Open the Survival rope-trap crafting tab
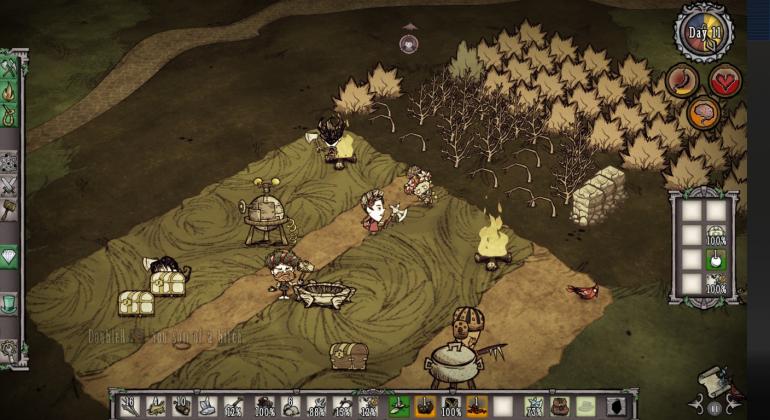Viewport: 770px width, 420px height. coord(10,115)
